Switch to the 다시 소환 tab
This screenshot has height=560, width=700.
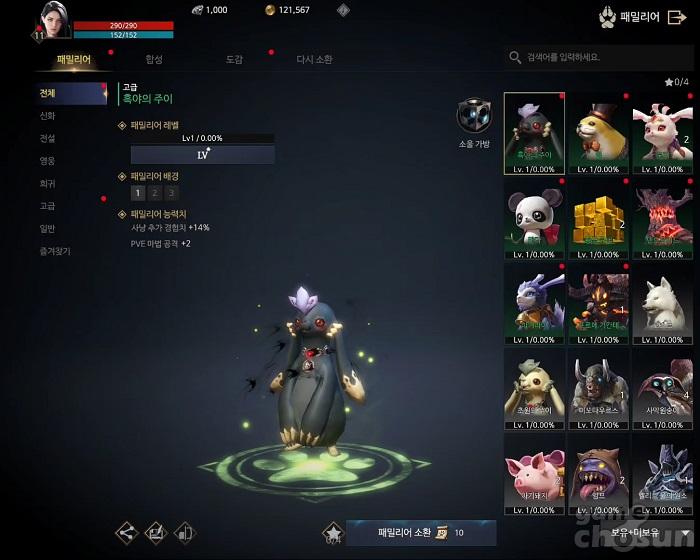pyautogui.click(x=314, y=60)
